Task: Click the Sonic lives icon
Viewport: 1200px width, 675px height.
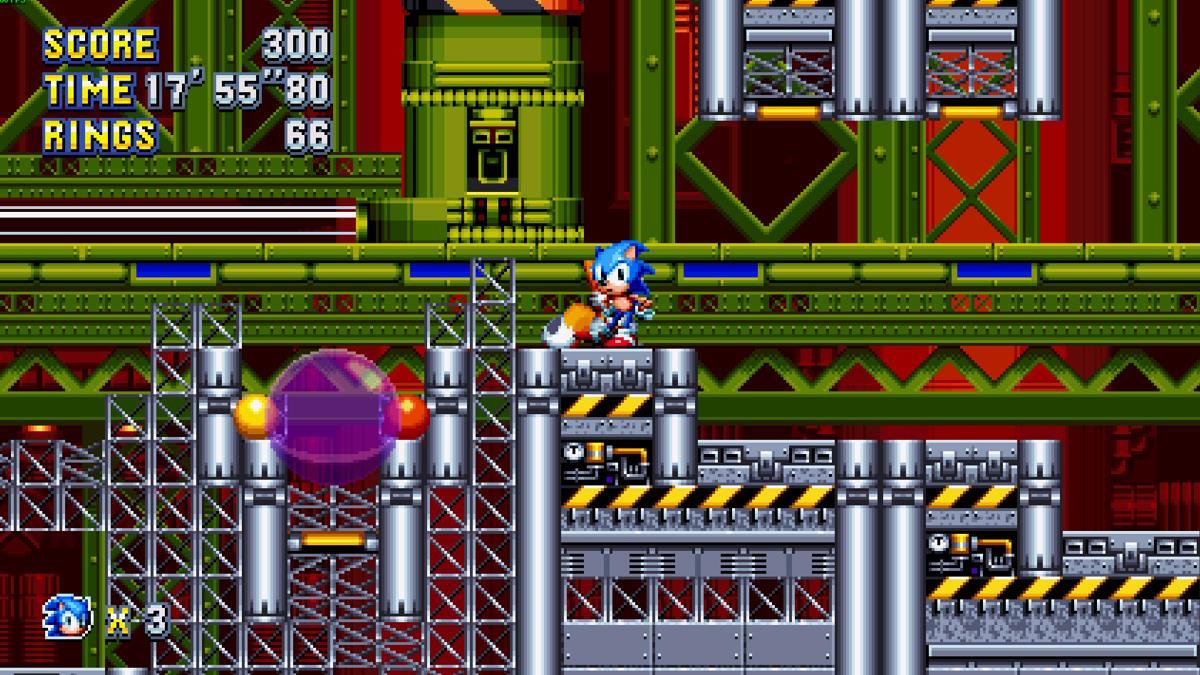Action: coord(67,617)
